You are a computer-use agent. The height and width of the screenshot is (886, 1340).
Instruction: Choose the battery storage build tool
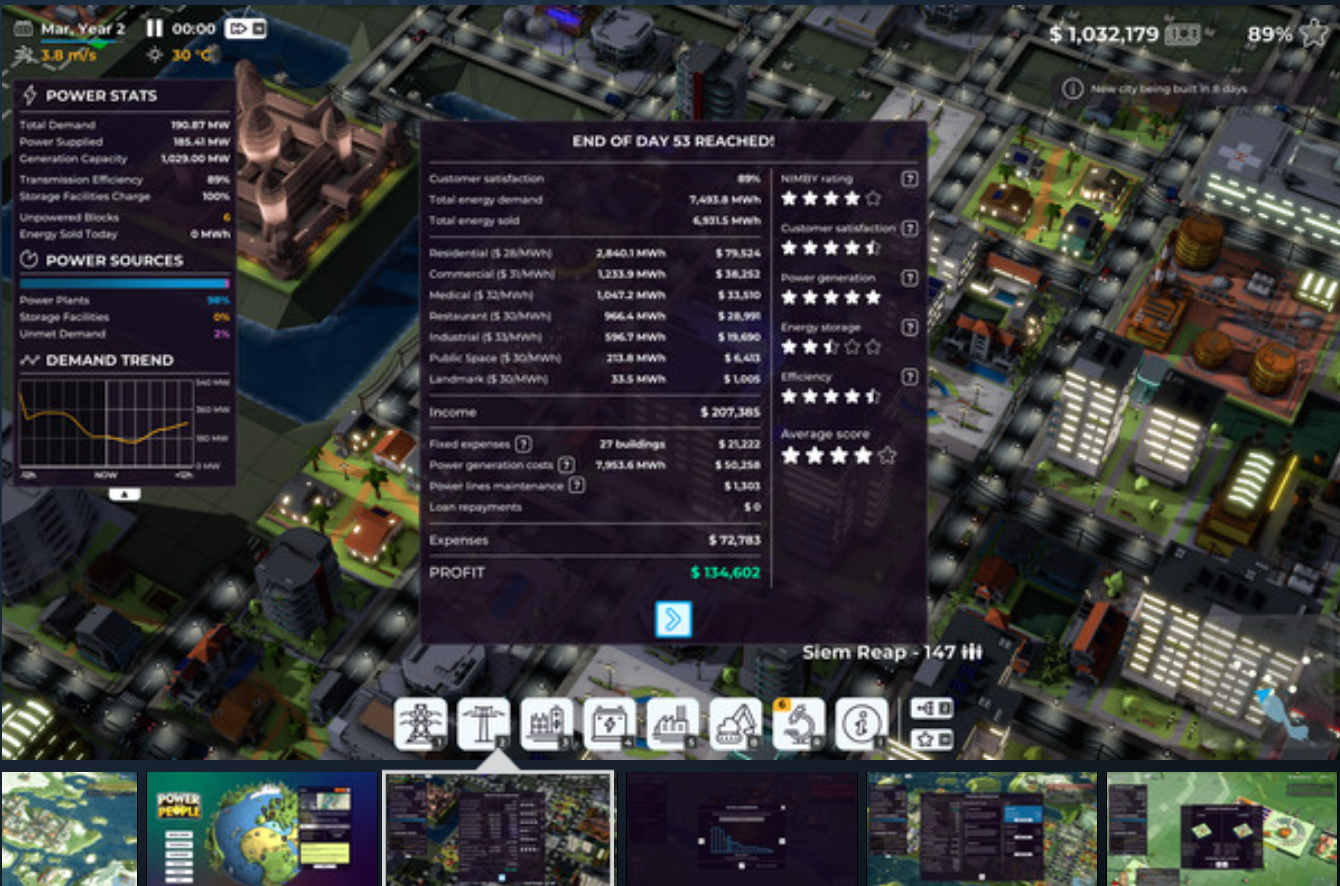click(609, 723)
